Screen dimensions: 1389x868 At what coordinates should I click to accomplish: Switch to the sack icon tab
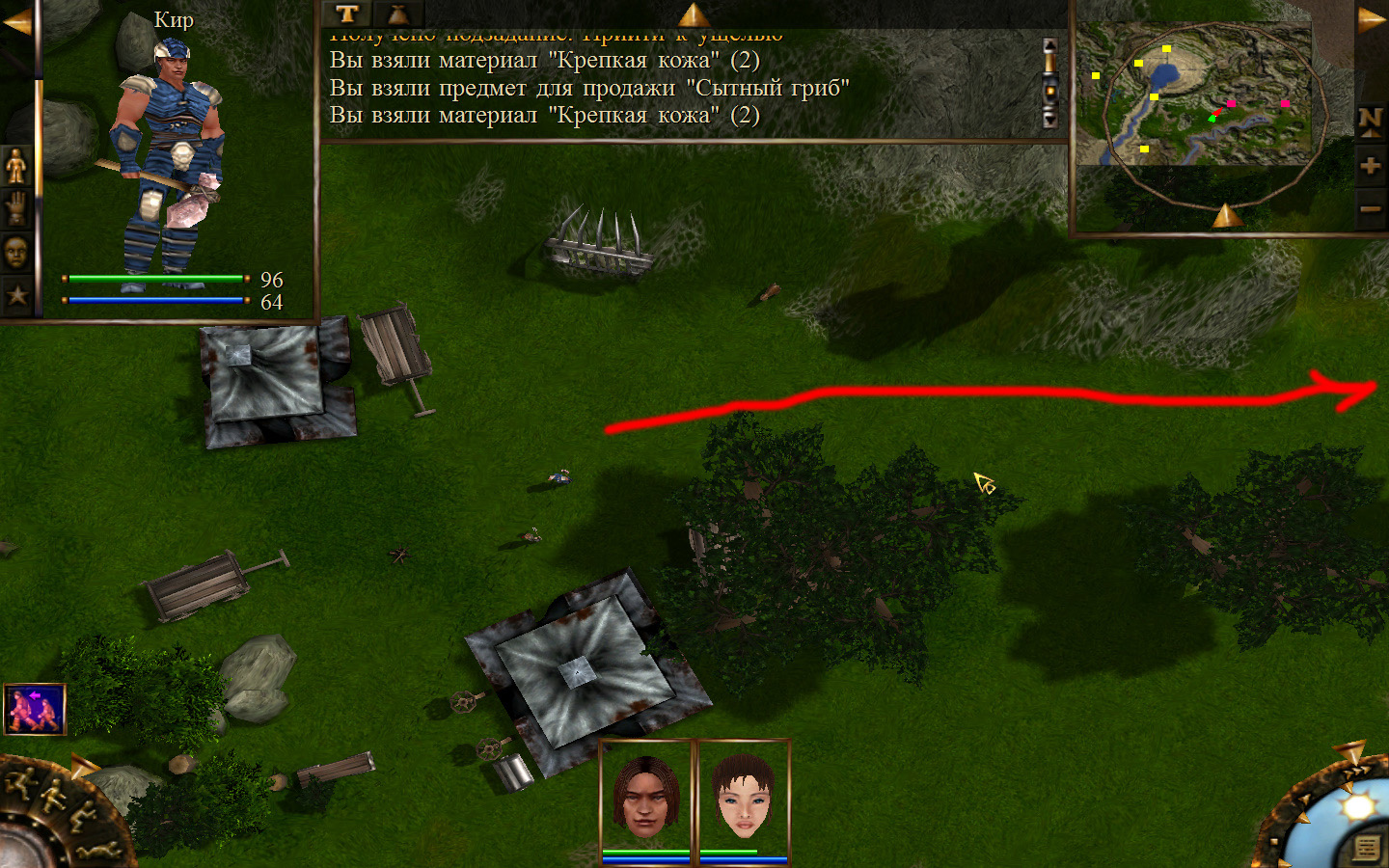tap(397, 14)
